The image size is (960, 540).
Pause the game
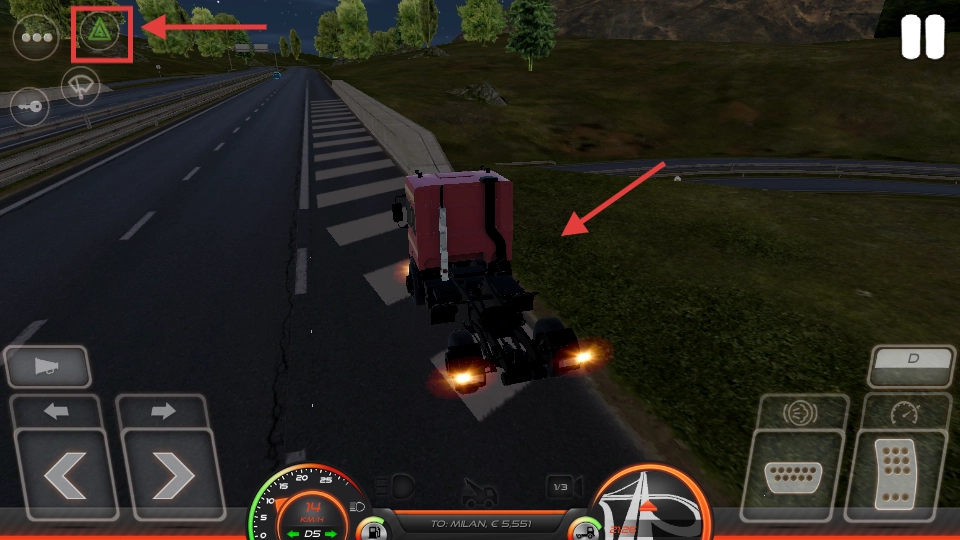point(922,38)
